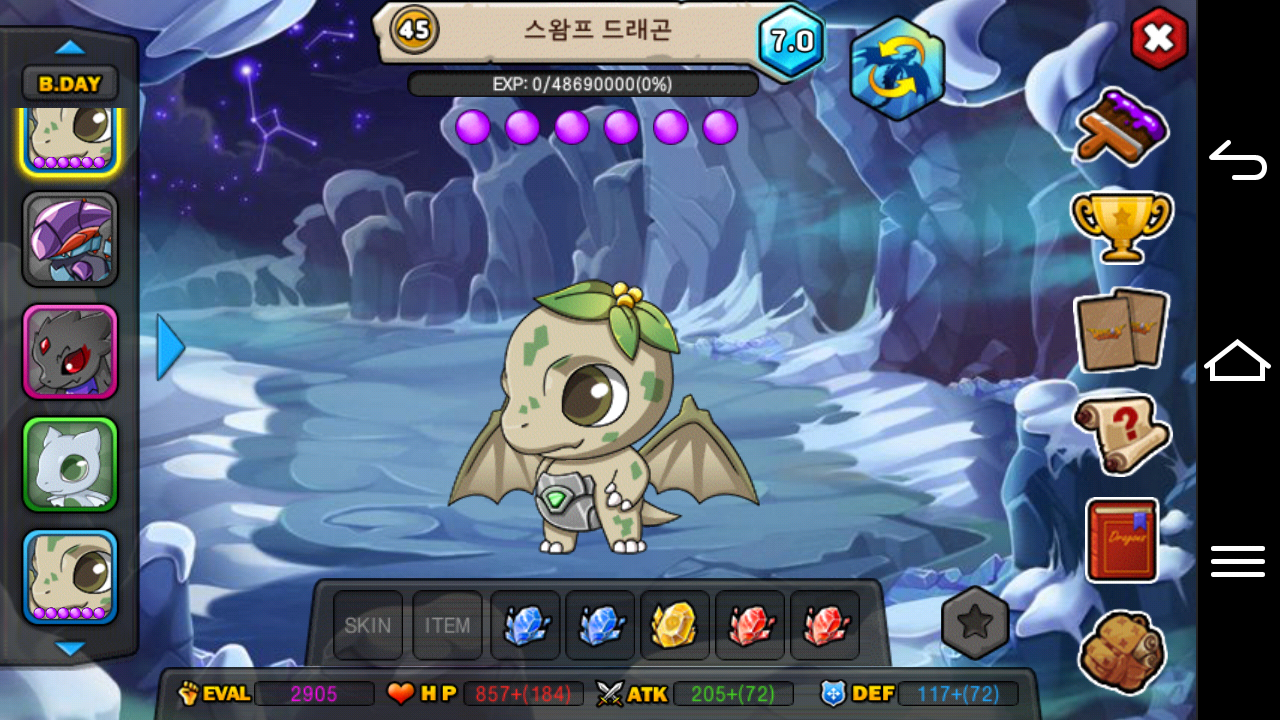
Task: Open the red dragon book
Action: point(1121,540)
